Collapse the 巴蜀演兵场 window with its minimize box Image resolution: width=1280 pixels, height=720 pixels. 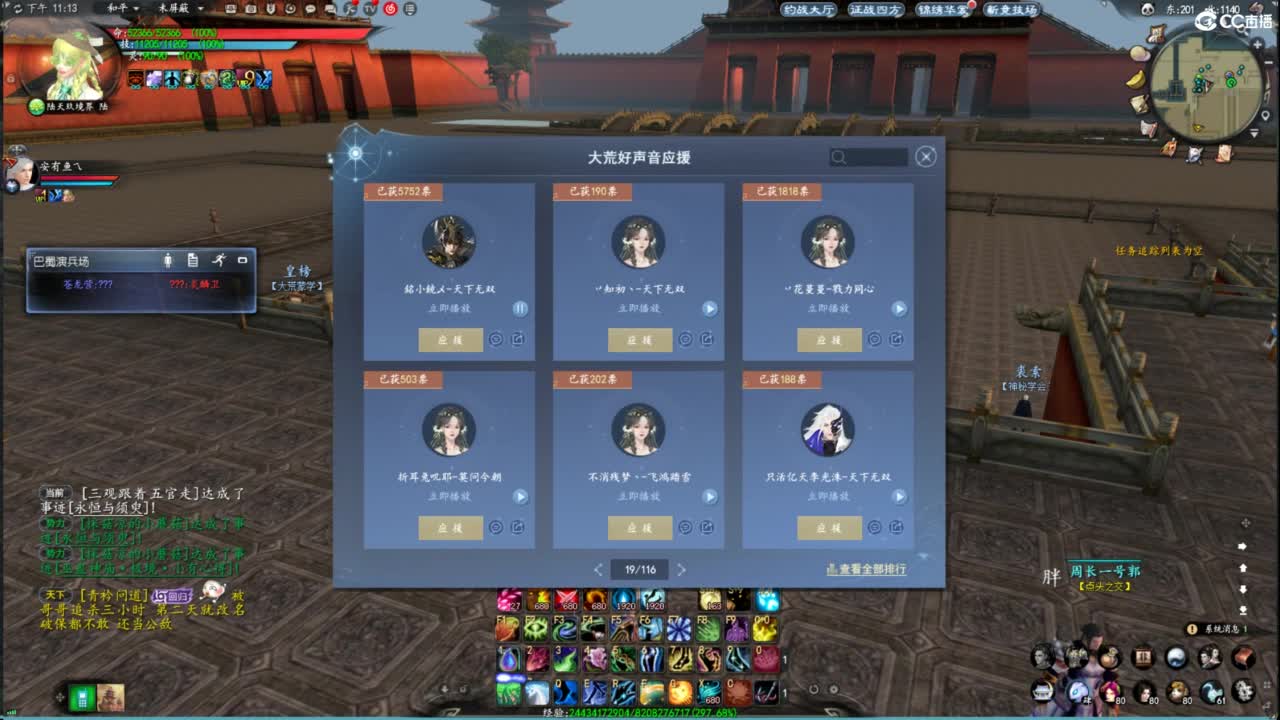pyautogui.click(x=242, y=260)
